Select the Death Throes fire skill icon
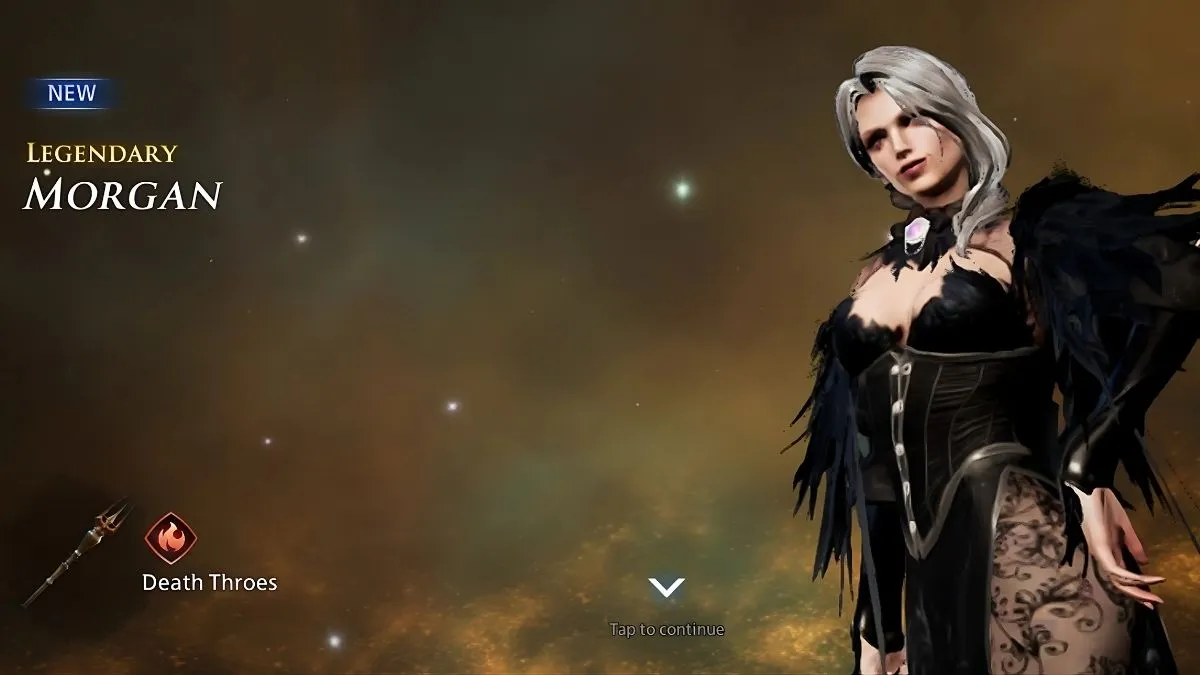The image size is (1200, 675). point(170,538)
